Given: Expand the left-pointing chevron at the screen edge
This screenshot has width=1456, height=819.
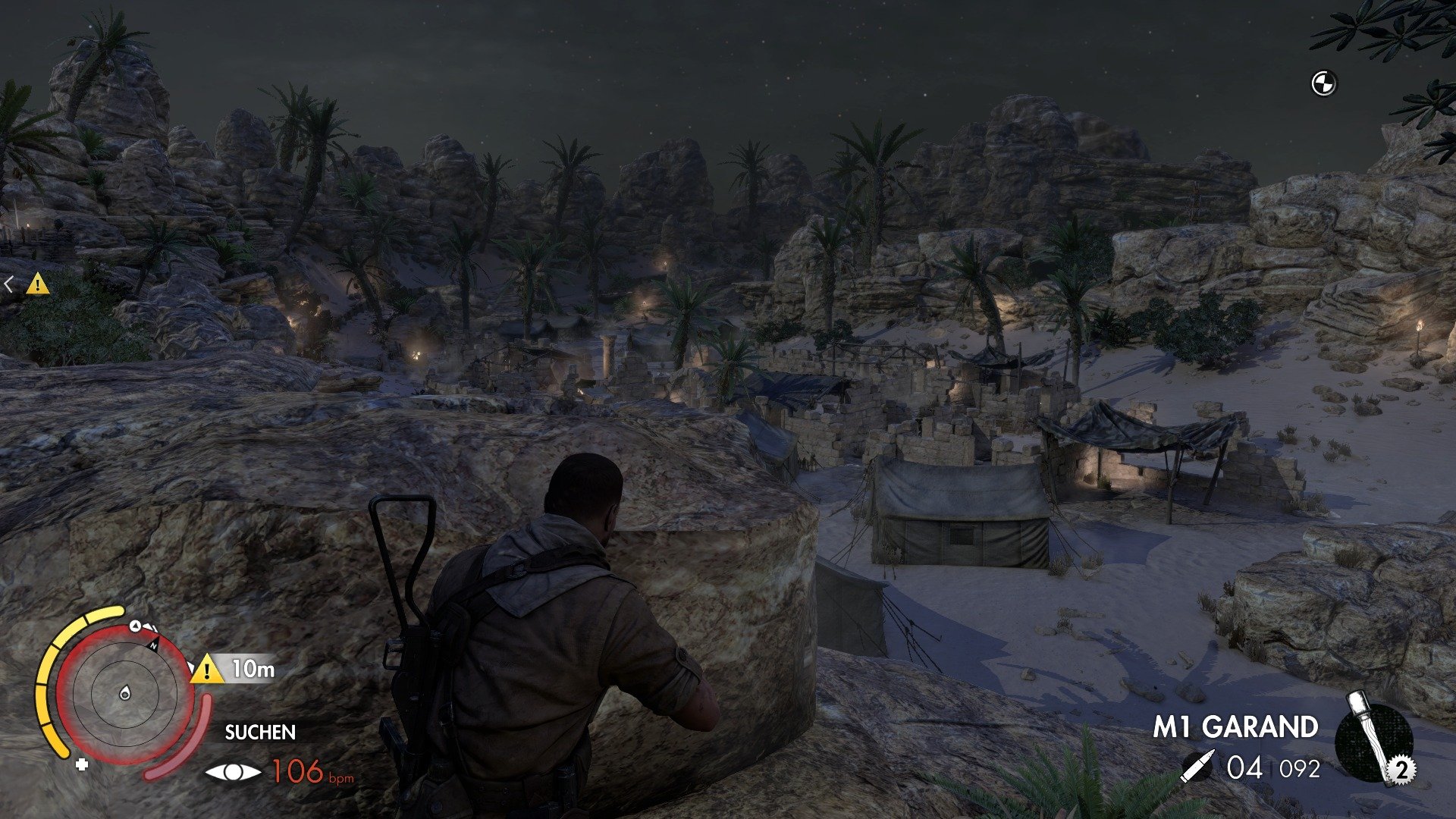Looking at the screenshot, I should click(x=8, y=283).
